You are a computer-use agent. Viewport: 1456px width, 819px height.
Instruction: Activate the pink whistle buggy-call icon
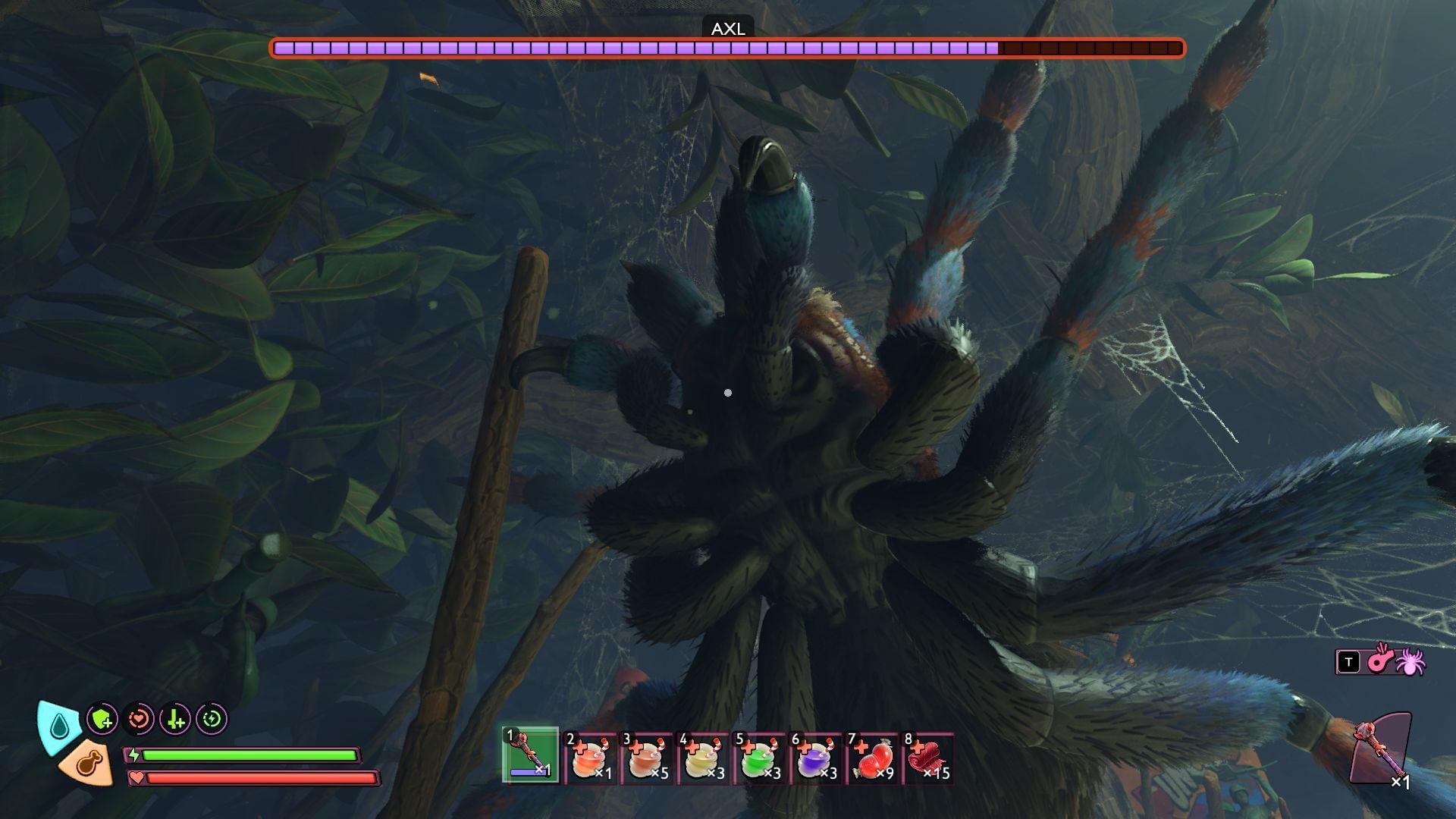[x=1379, y=660]
